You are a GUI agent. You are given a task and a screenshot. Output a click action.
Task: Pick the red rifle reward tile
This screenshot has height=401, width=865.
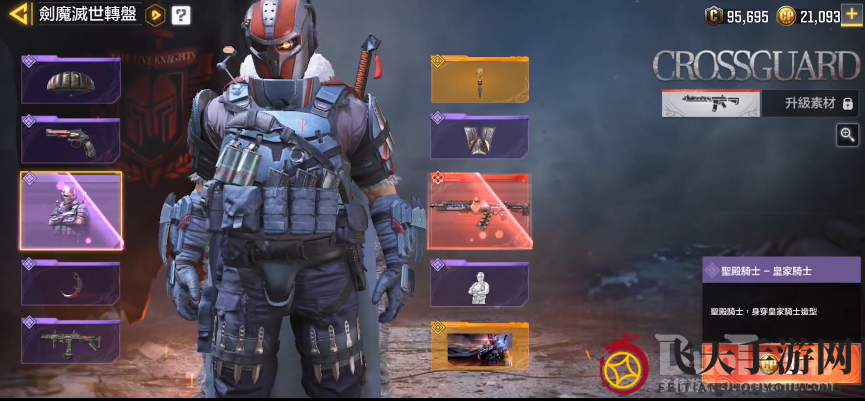[479, 210]
